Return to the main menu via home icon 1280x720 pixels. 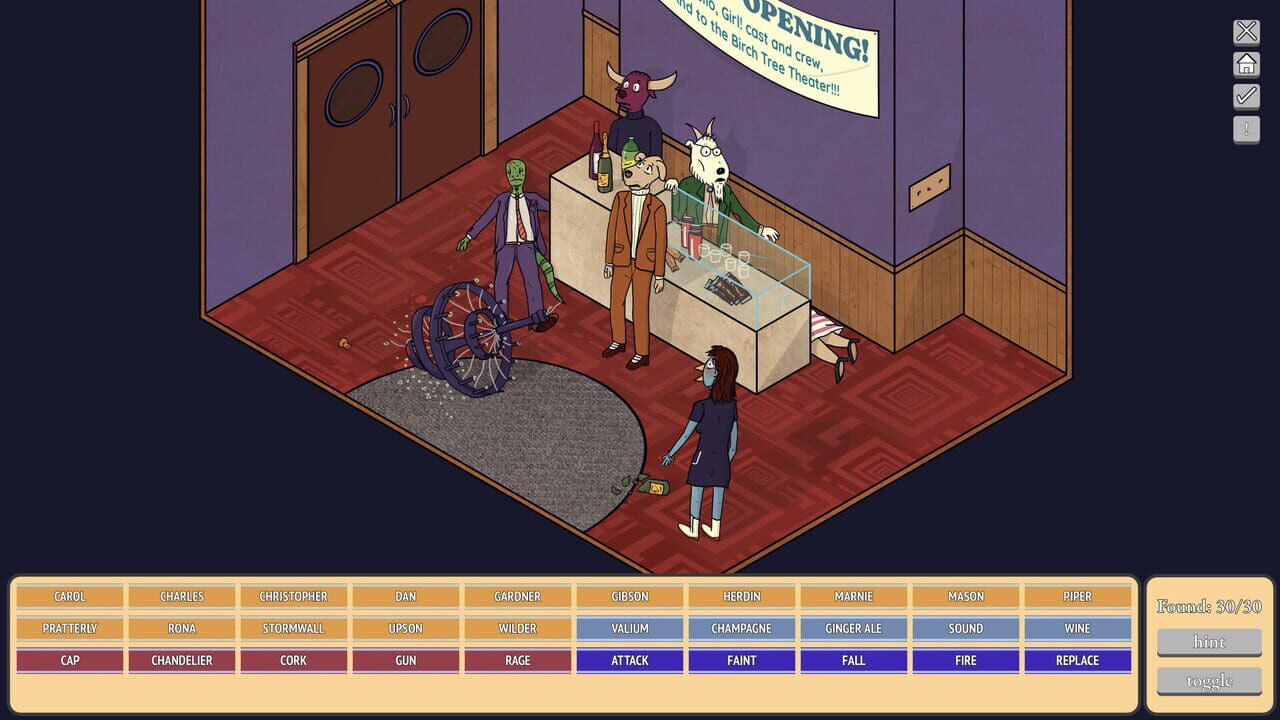coord(1246,63)
